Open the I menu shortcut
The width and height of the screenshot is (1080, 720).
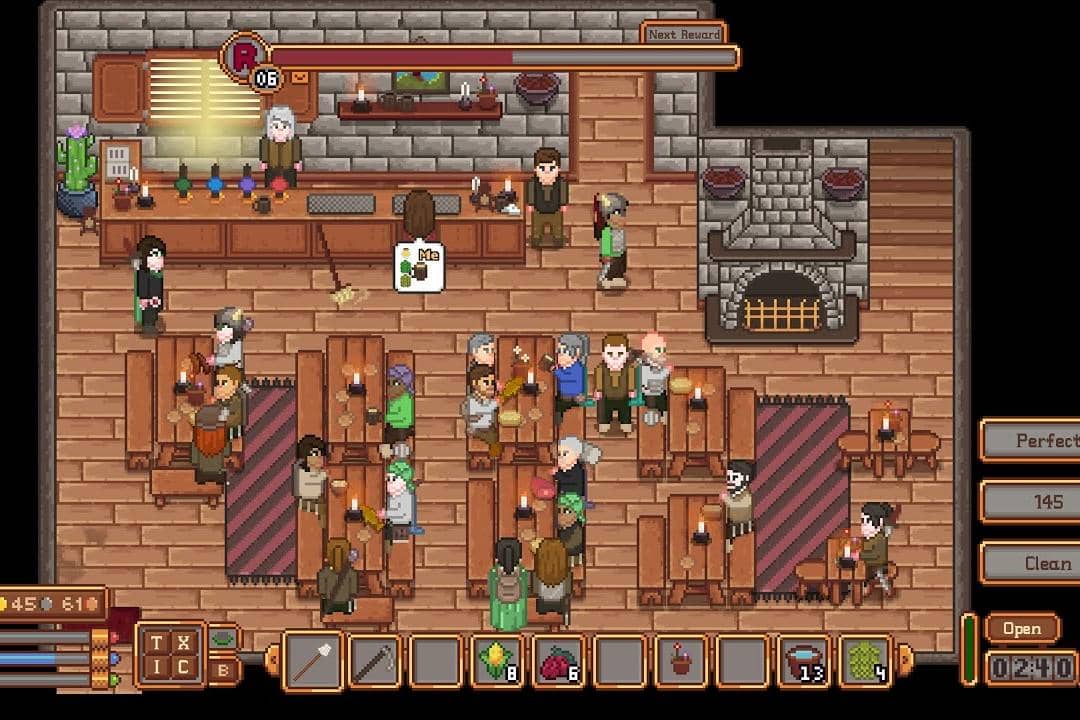(x=158, y=668)
